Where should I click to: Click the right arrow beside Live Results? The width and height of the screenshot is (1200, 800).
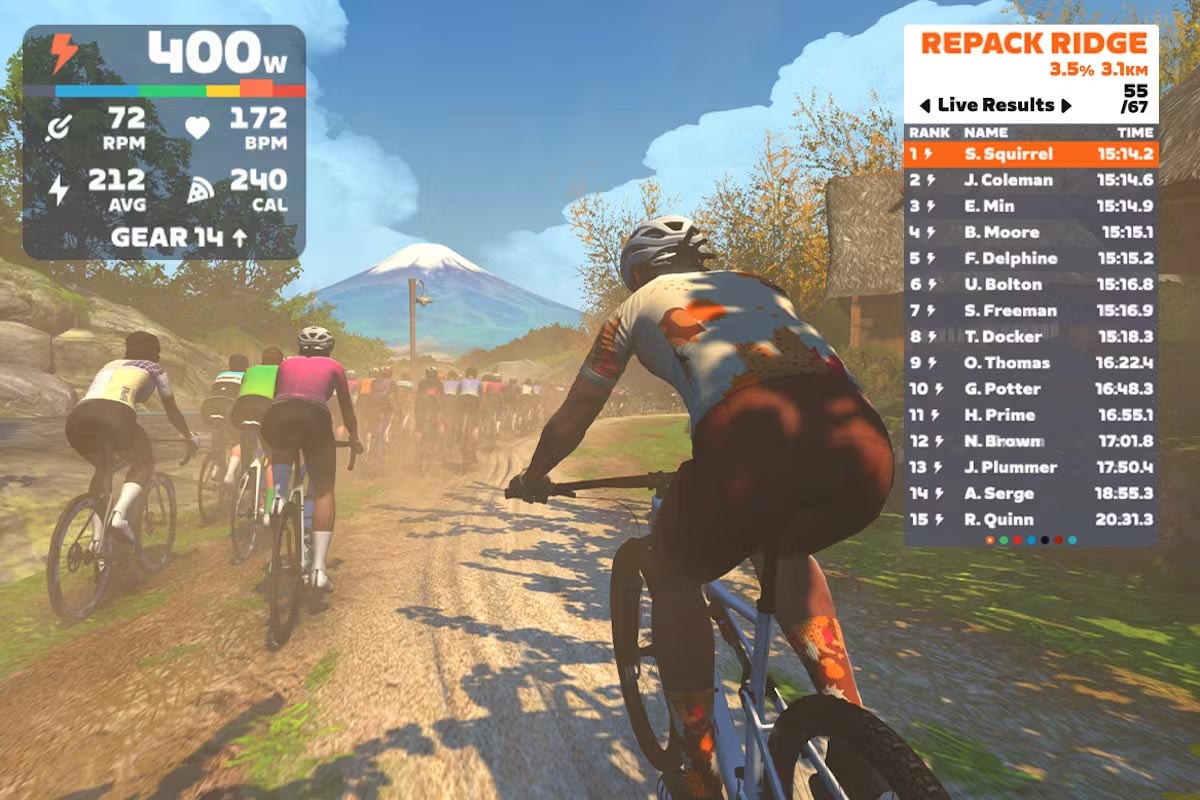[x=1066, y=105]
